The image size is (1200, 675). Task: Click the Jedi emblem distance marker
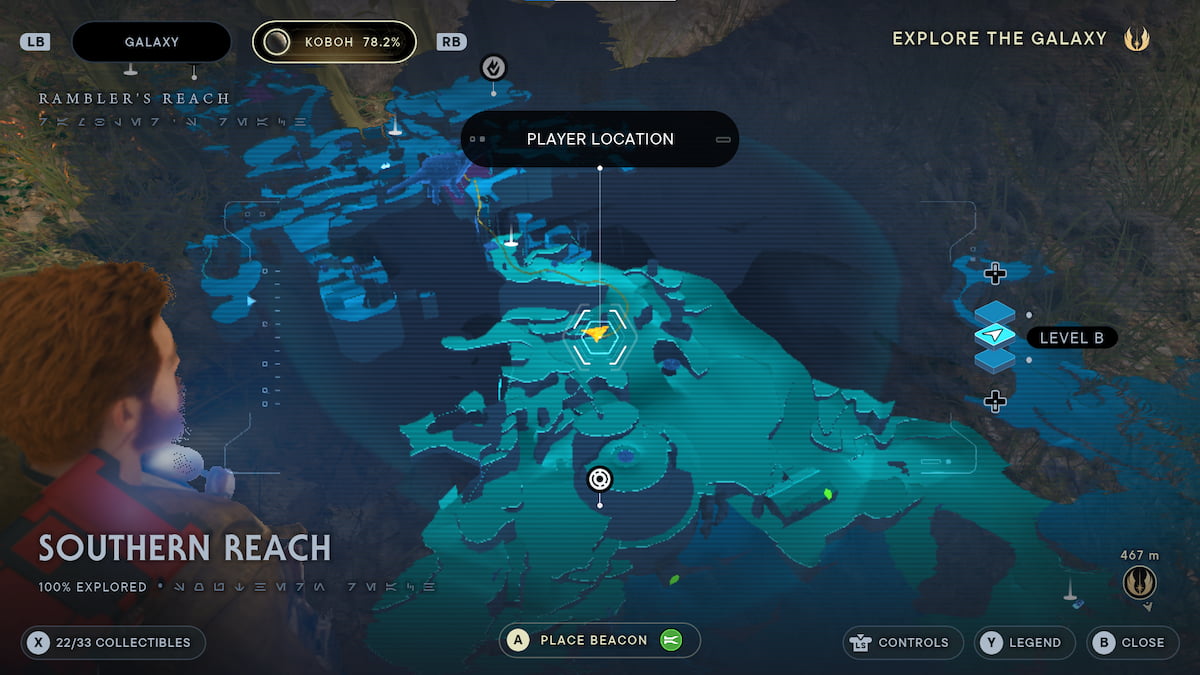coord(1139,582)
